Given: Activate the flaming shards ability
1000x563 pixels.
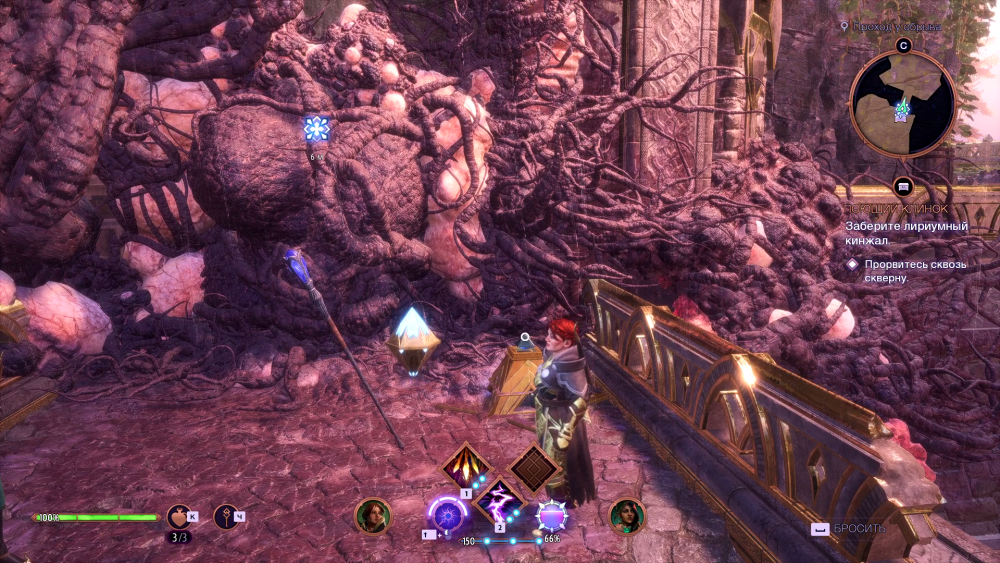Looking at the screenshot, I should coord(467,466).
